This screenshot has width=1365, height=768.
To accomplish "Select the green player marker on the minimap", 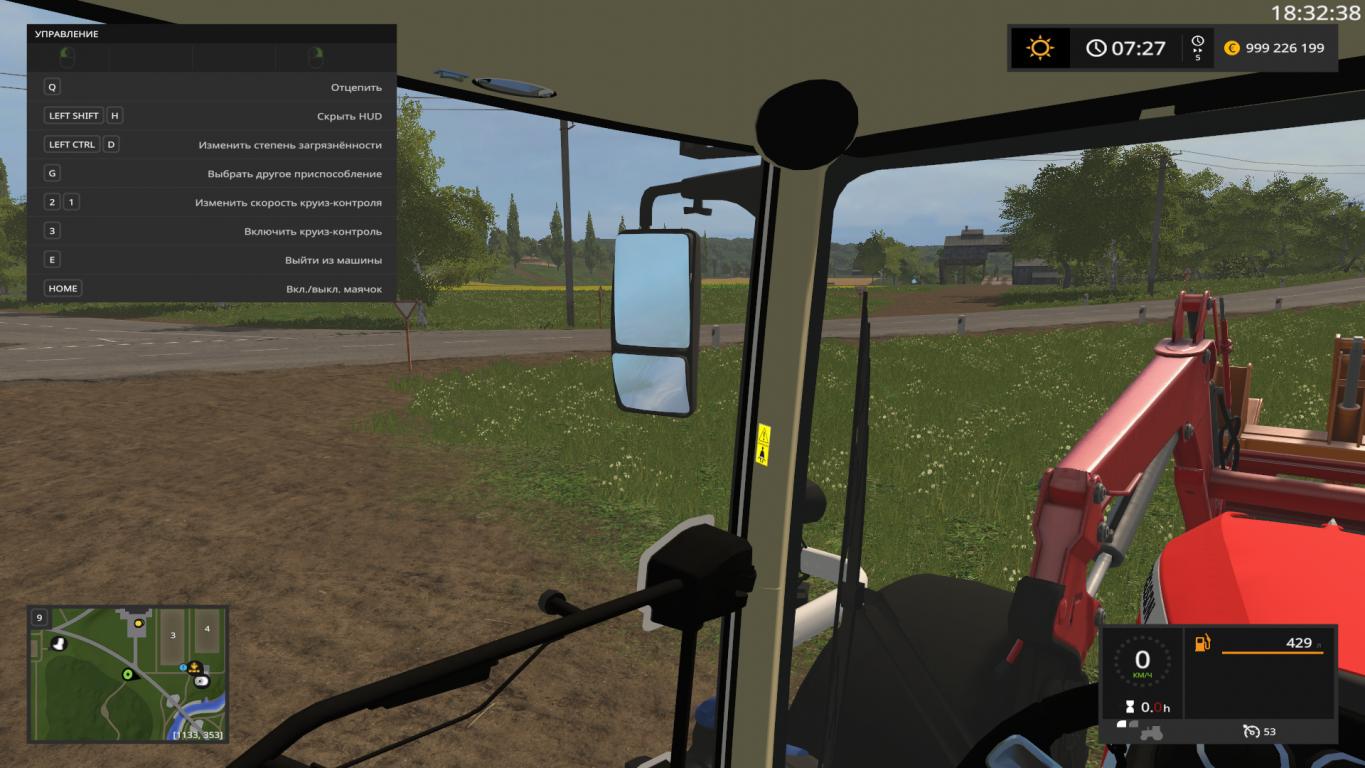I will click(x=128, y=675).
